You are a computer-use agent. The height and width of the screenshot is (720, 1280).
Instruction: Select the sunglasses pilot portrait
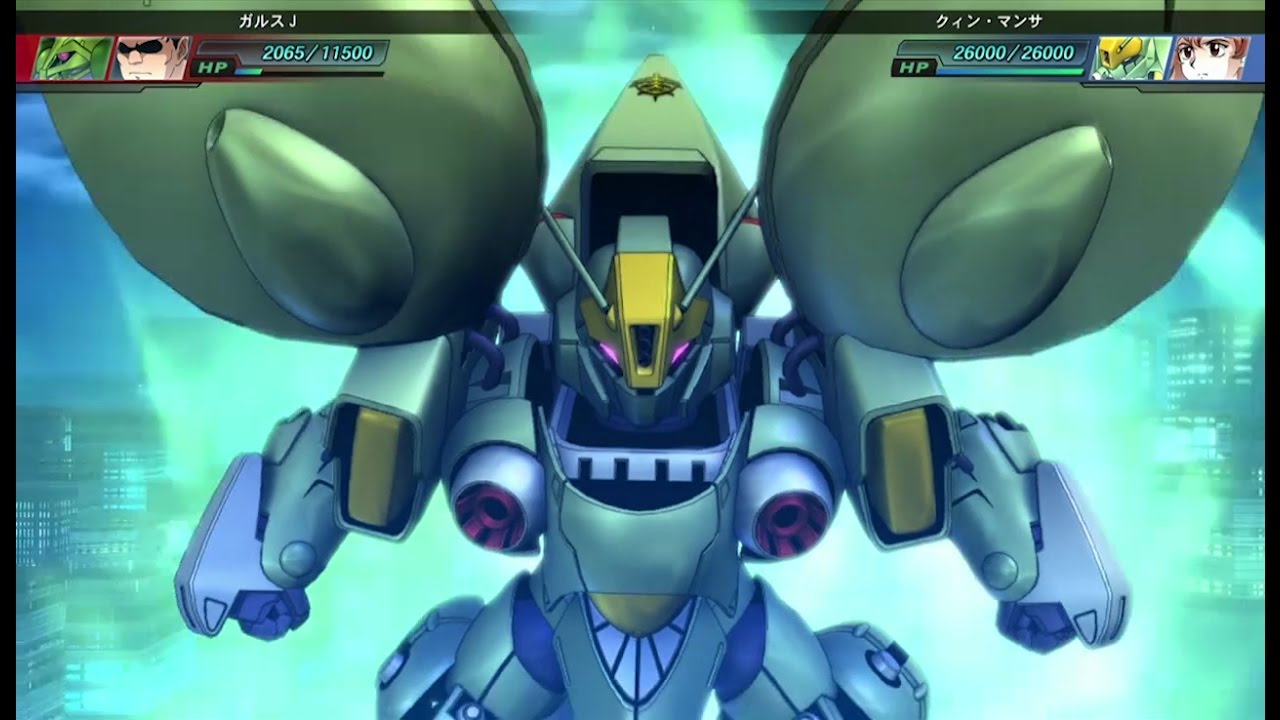pos(150,58)
